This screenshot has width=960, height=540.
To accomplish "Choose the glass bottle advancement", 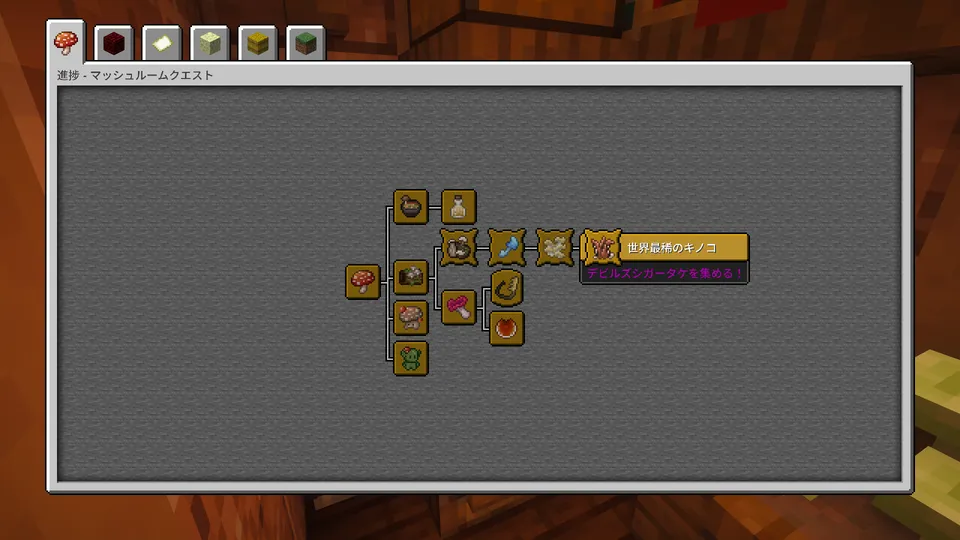I will 459,207.
